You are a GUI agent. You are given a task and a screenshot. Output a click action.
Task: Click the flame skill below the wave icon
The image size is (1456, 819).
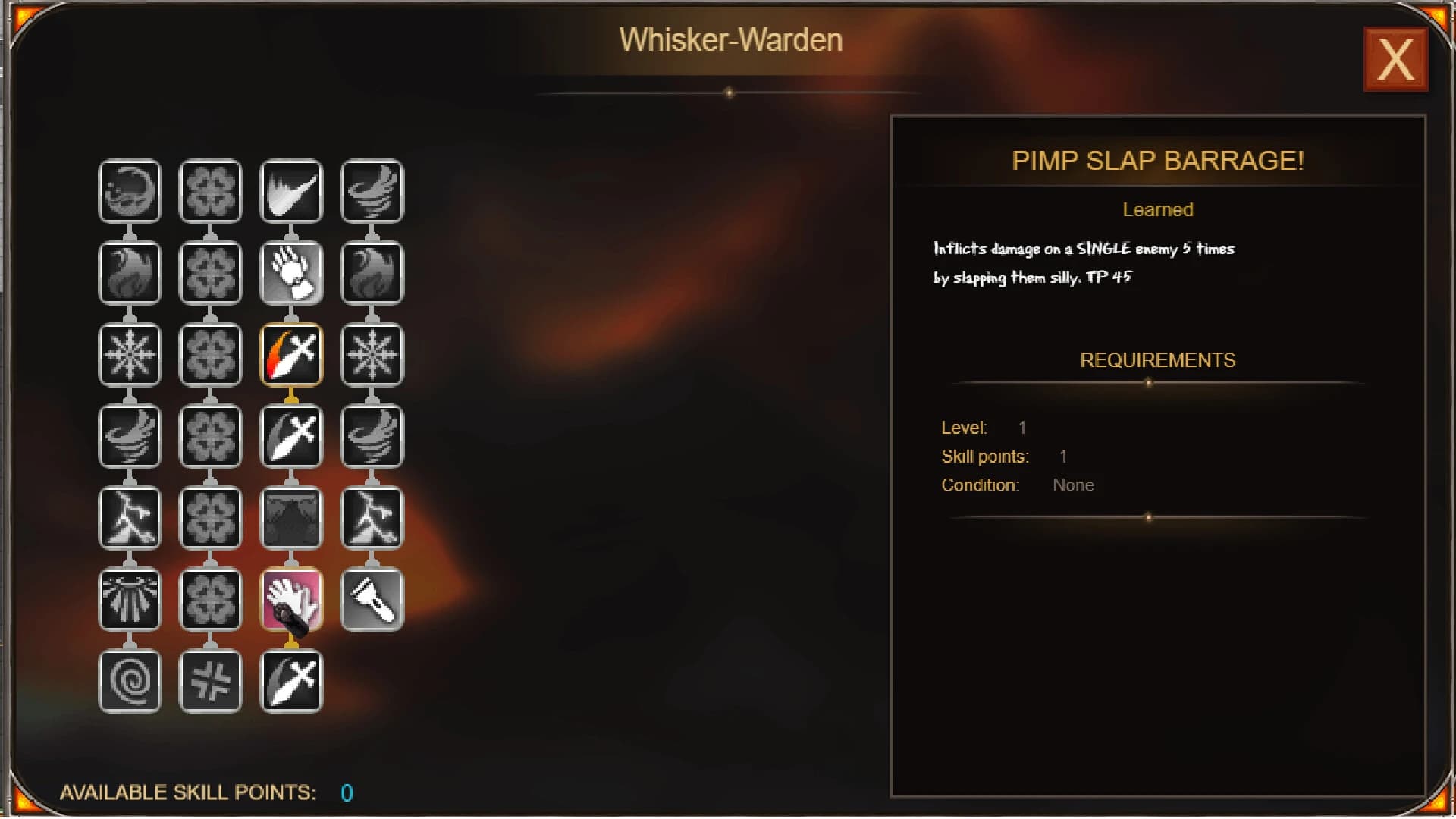(130, 273)
